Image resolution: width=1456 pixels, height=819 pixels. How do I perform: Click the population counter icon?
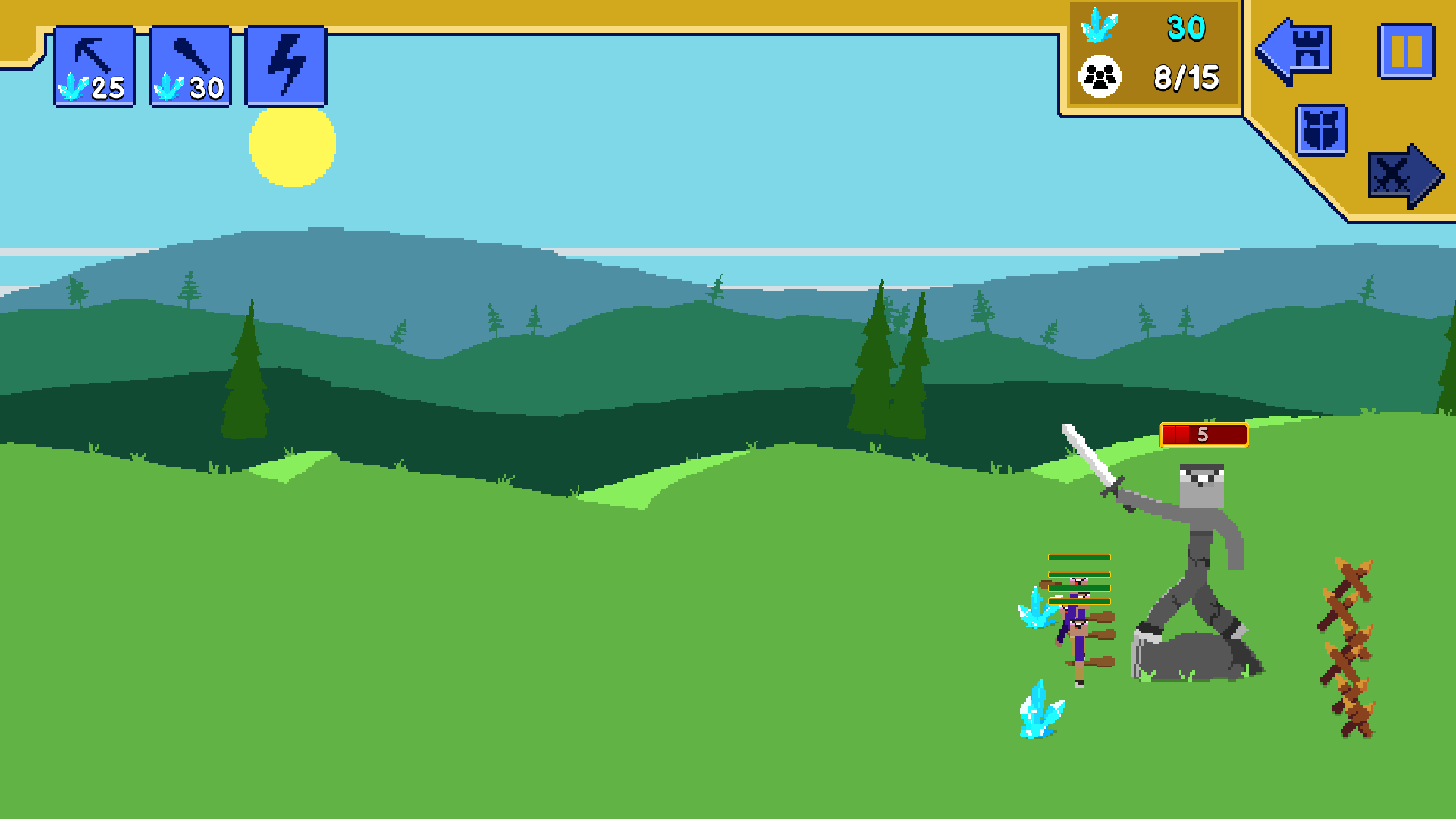[1099, 77]
